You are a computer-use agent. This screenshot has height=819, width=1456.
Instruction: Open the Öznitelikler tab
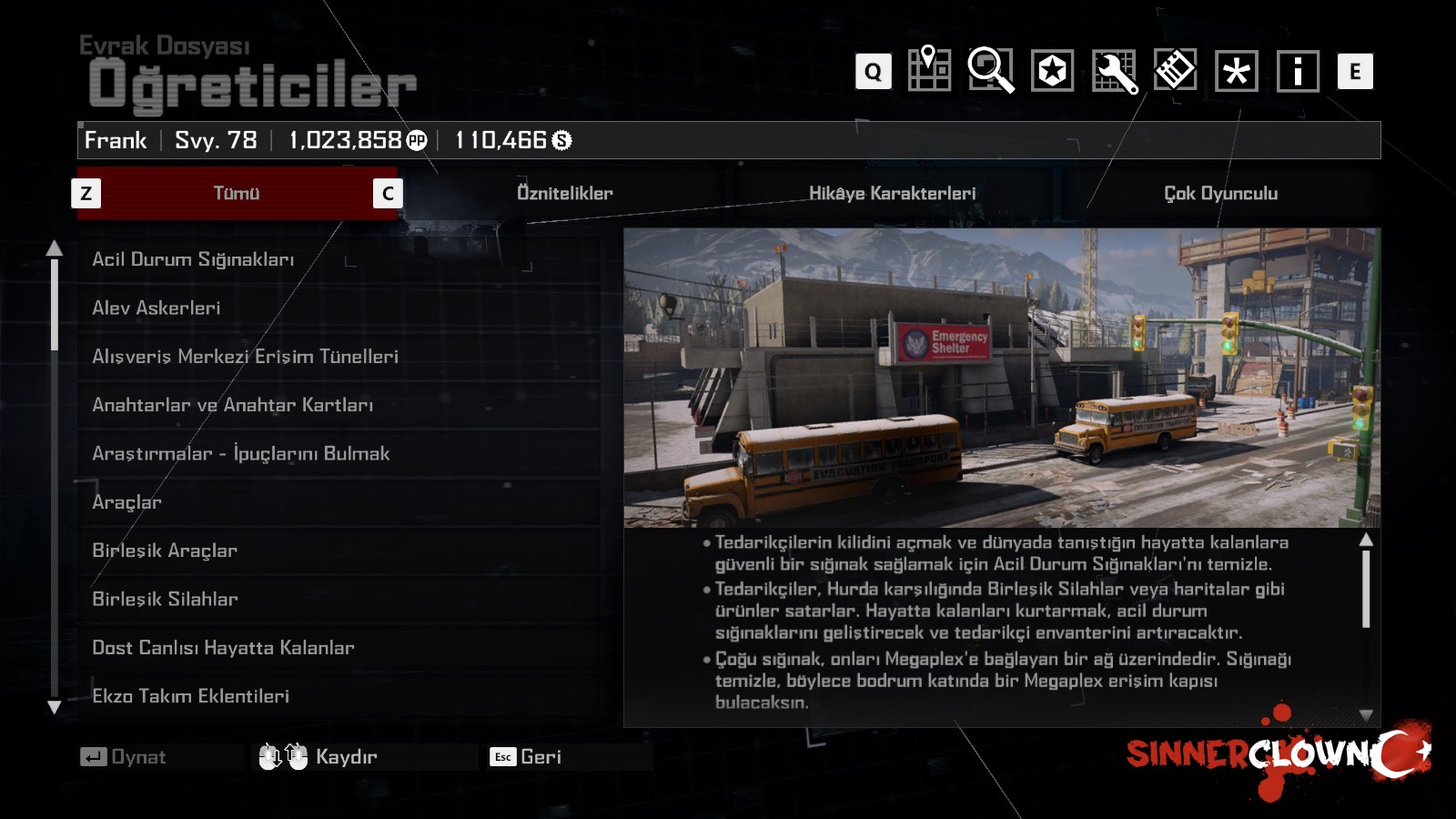coord(564,193)
